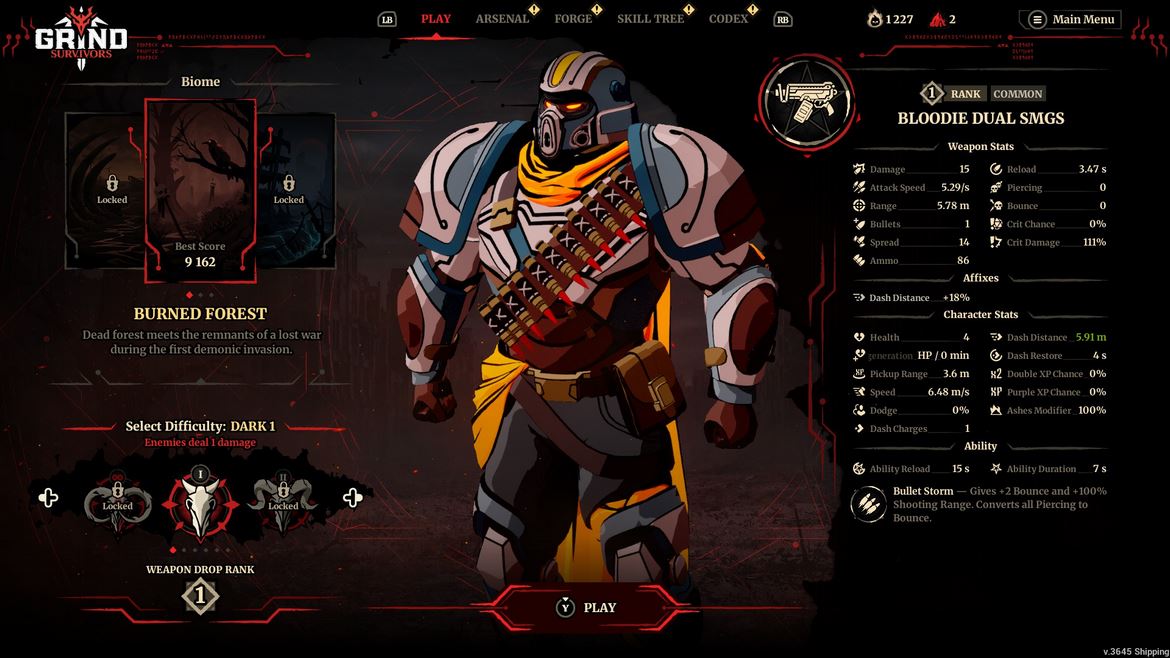Click the Bullet Storm ability icon
1170x658 pixels.
868,504
